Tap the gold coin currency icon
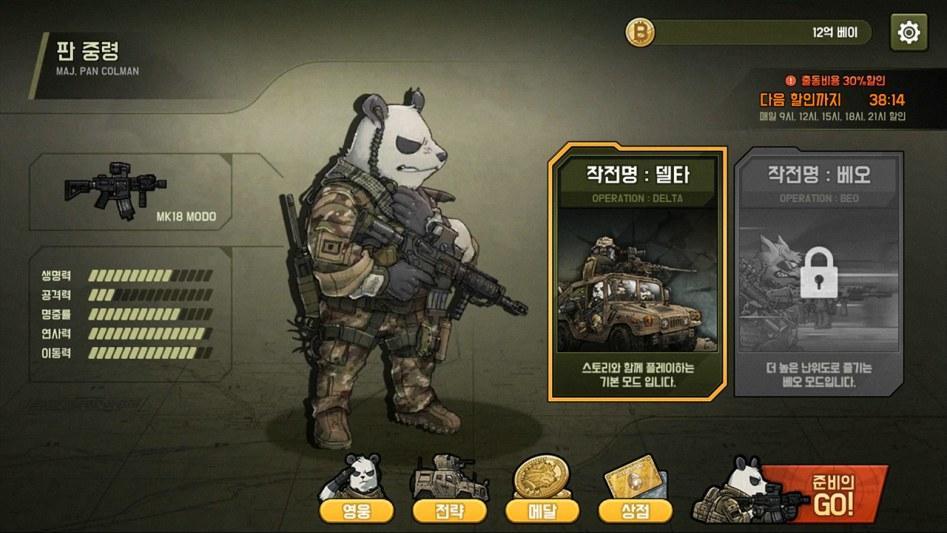The width and height of the screenshot is (947, 533). point(640,33)
